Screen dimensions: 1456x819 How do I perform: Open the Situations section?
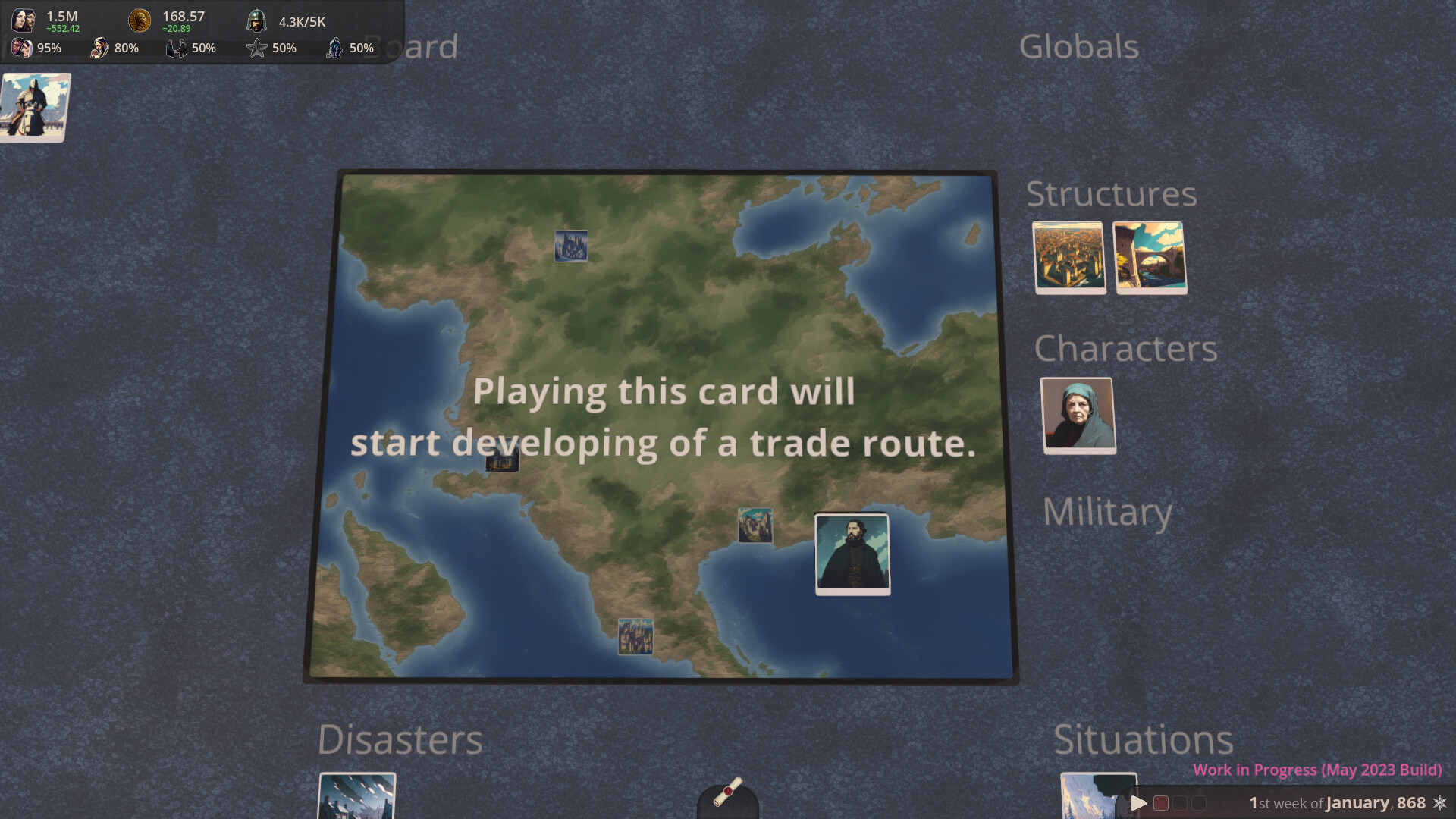[x=1145, y=737]
